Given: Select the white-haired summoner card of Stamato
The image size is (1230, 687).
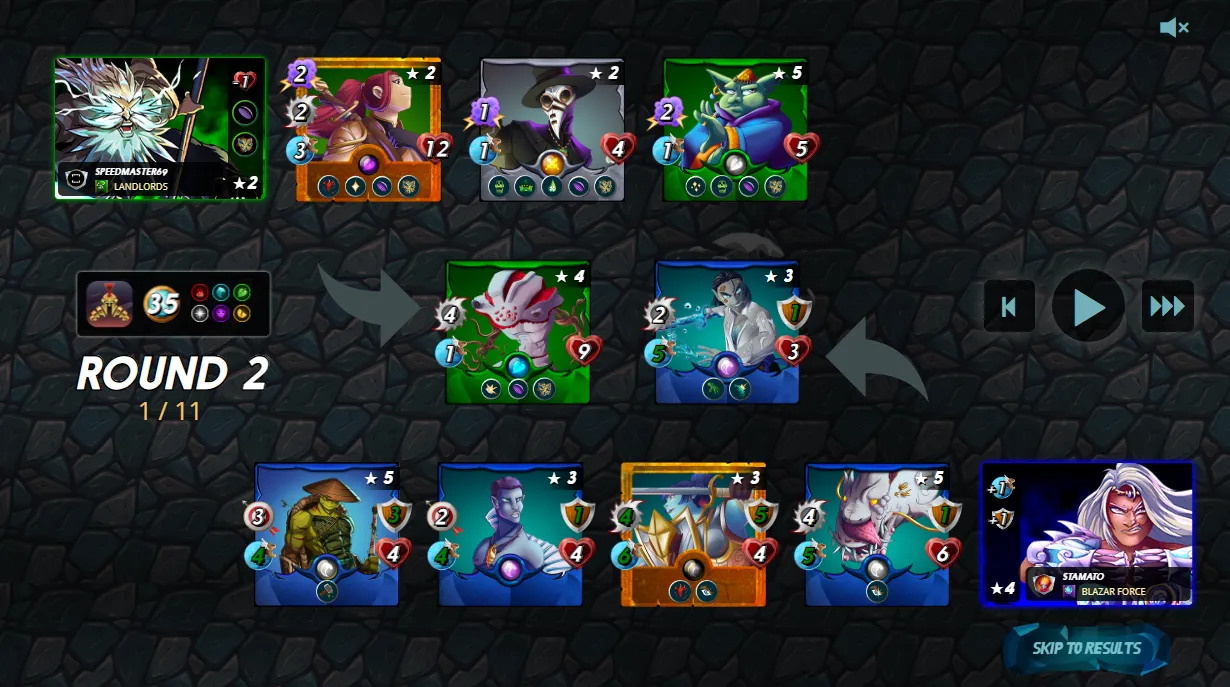Looking at the screenshot, I should (x=1088, y=533).
